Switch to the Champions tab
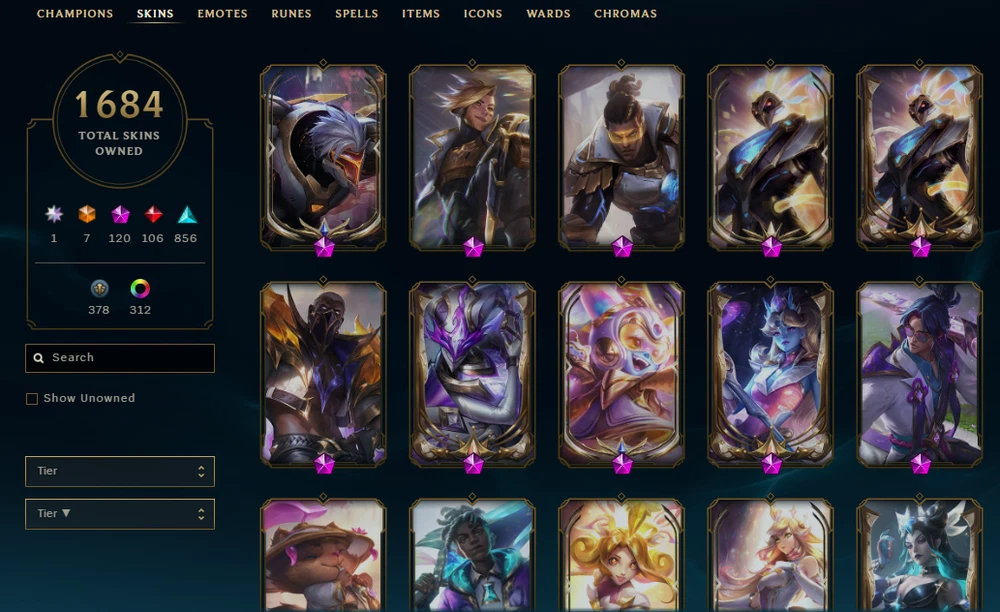The height and width of the screenshot is (612, 1000). tap(75, 14)
